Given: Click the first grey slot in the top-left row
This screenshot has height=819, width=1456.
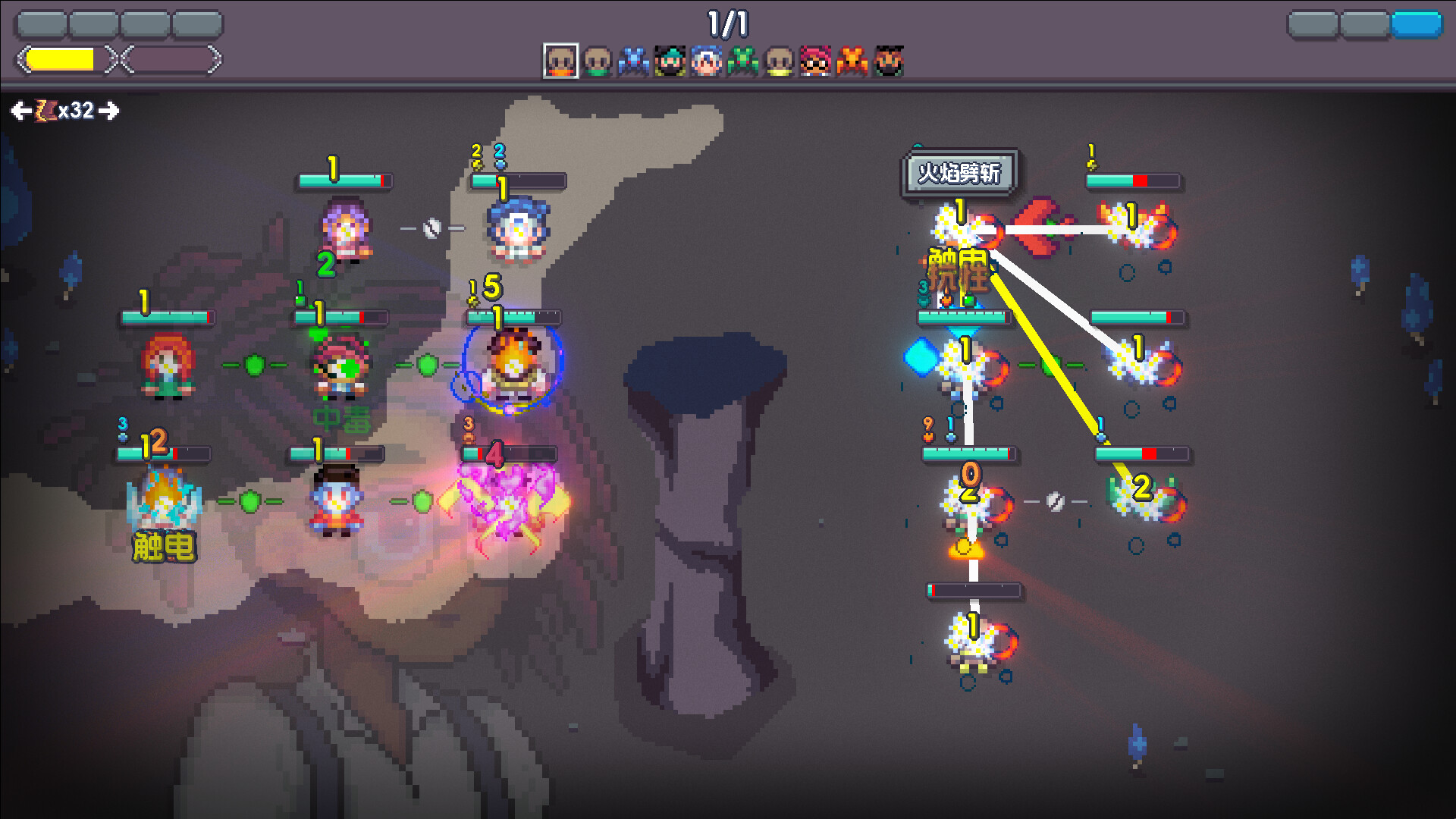Looking at the screenshot, I should [x=42, y=24].
